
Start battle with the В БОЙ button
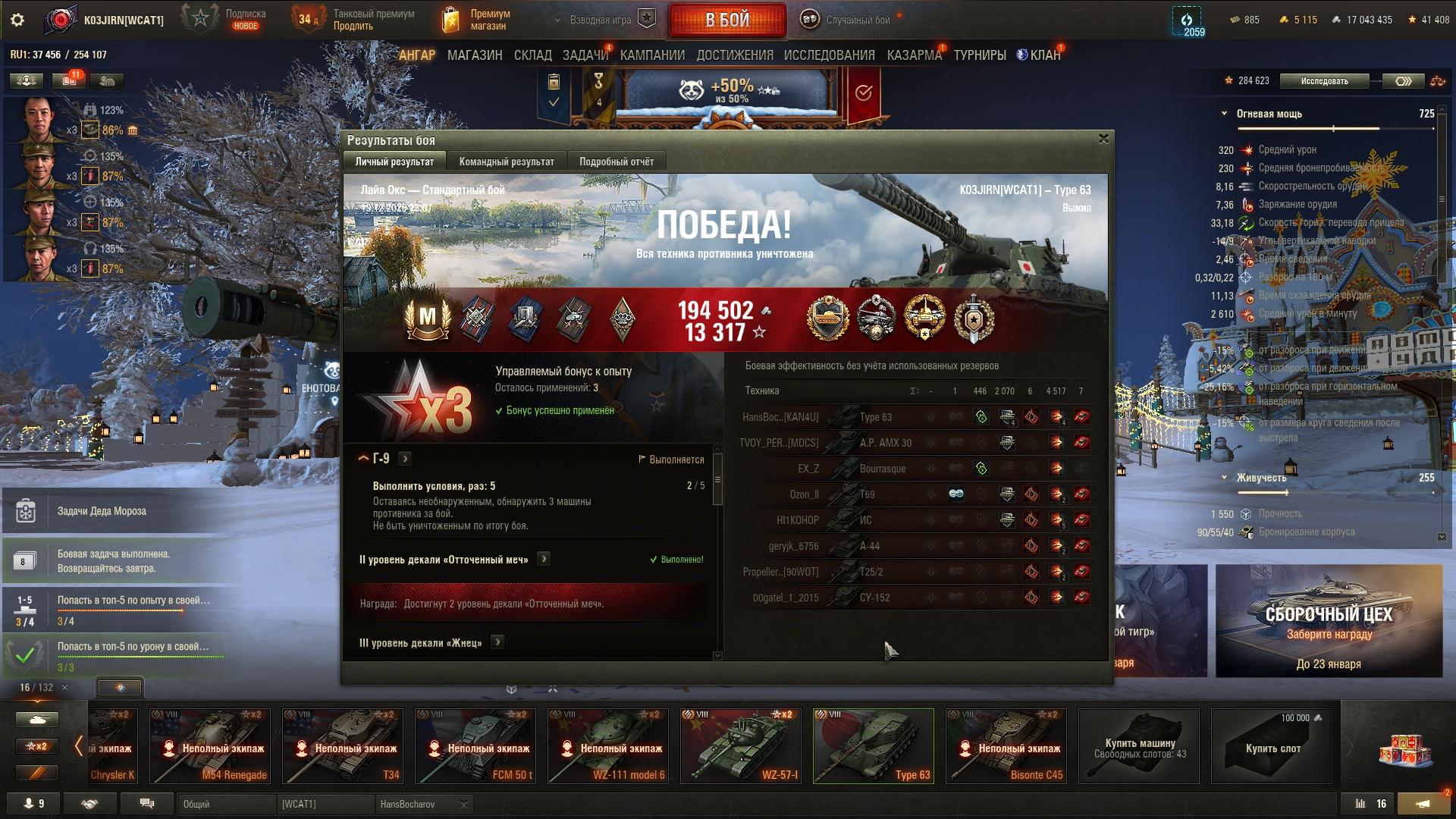726,20
